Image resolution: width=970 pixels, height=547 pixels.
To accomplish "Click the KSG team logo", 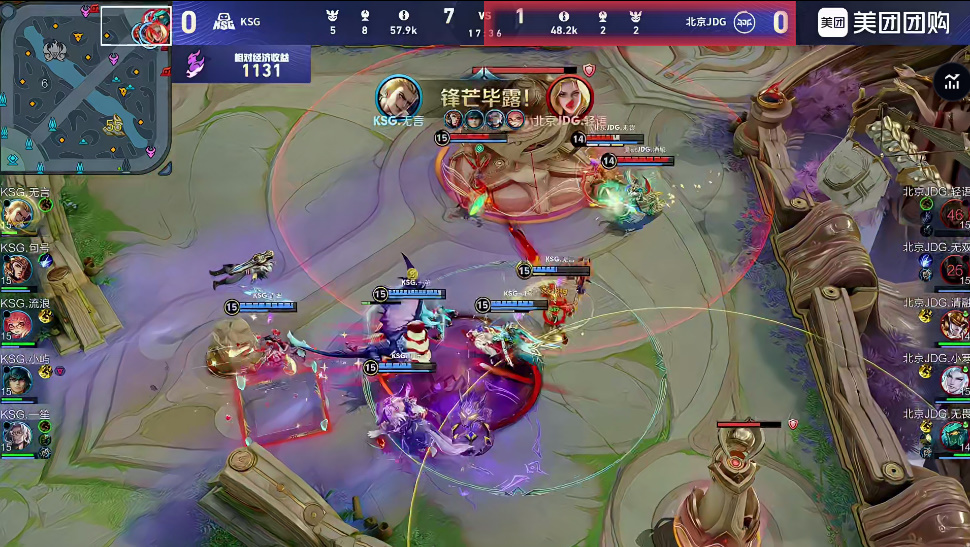I will tap(224, 21).
